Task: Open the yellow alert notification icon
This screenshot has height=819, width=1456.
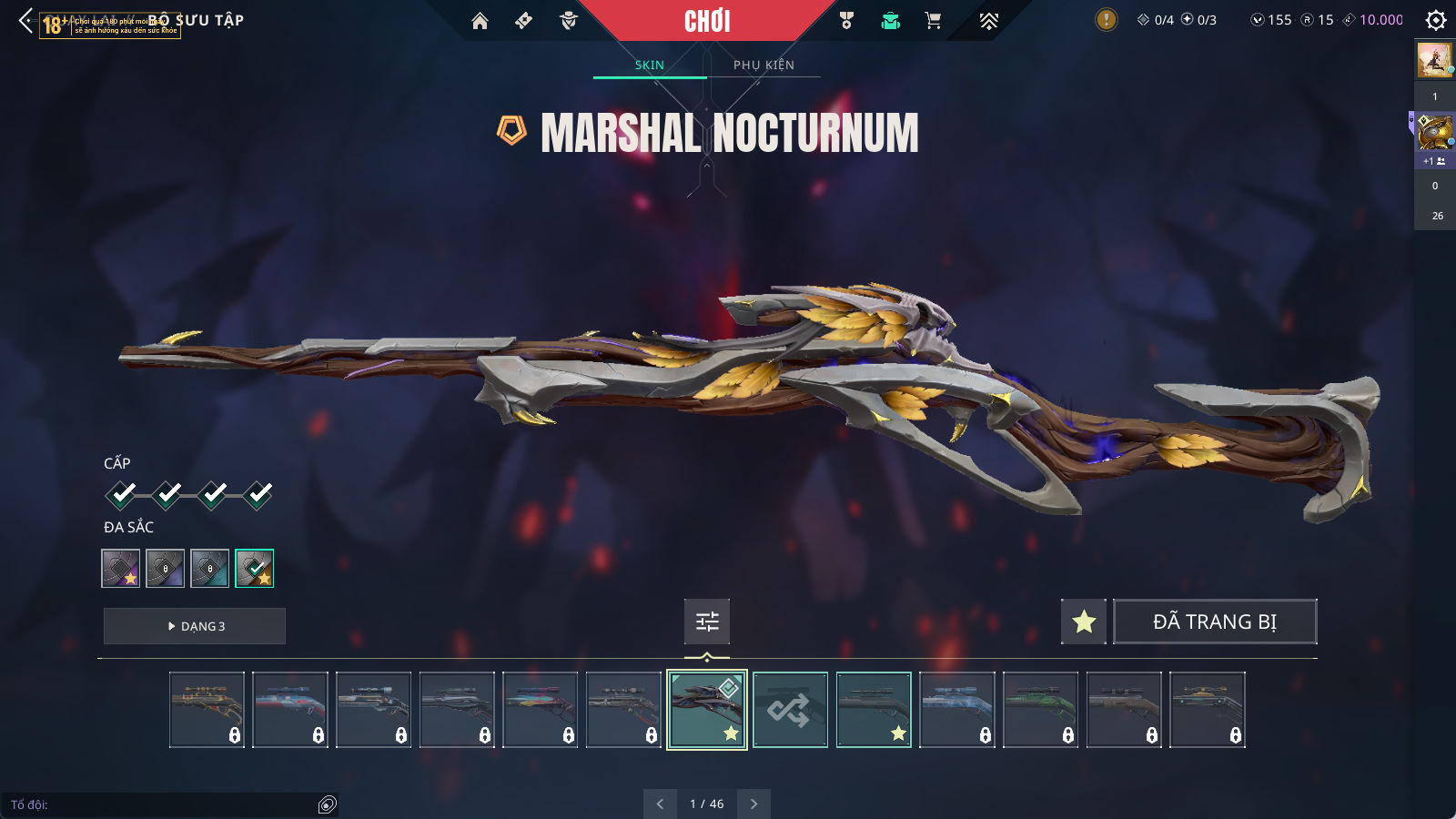Action: pyautogui.click(x=1106, y=20)
